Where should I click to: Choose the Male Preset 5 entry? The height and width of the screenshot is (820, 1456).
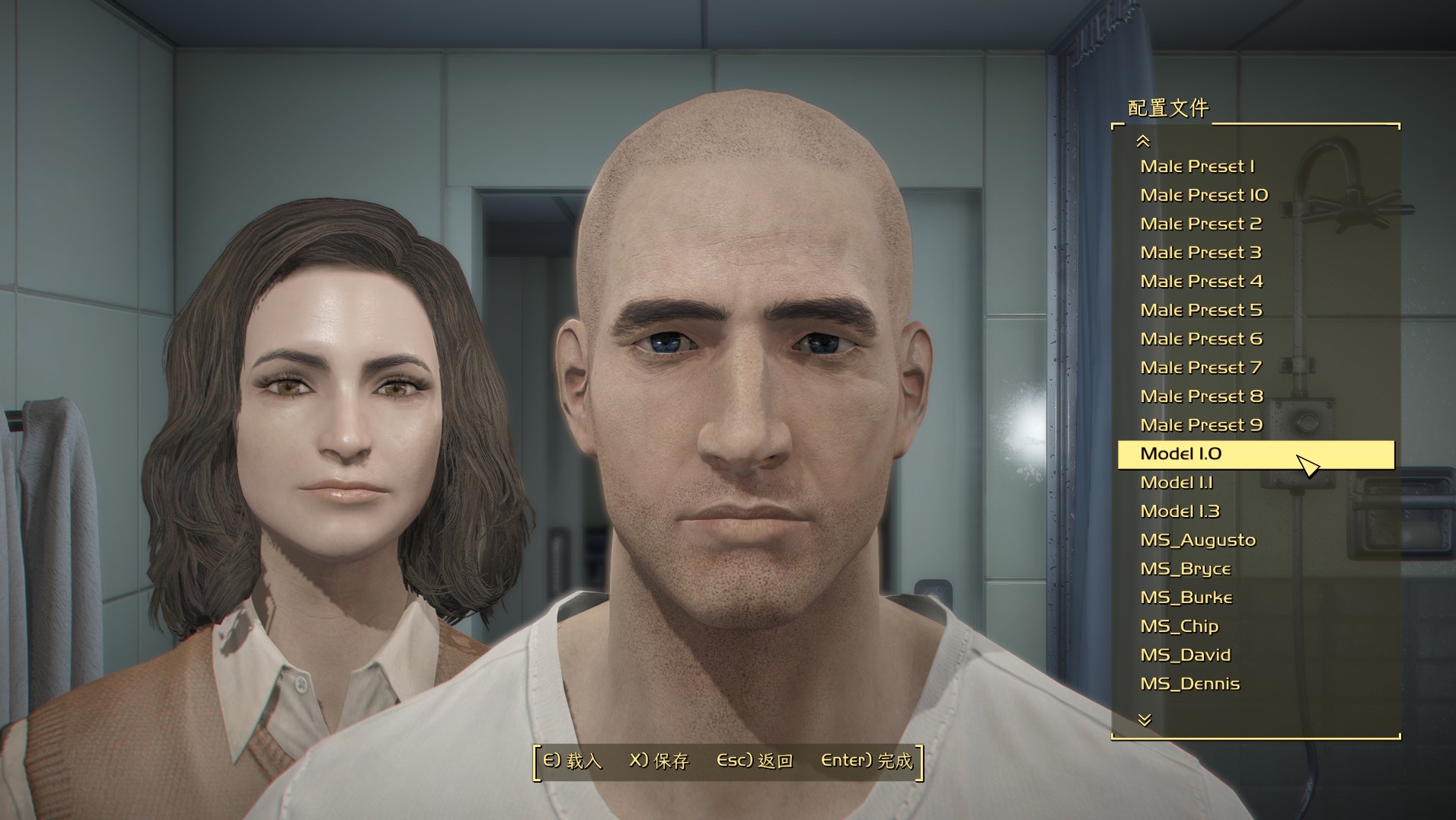click(x=1201, y=310)
